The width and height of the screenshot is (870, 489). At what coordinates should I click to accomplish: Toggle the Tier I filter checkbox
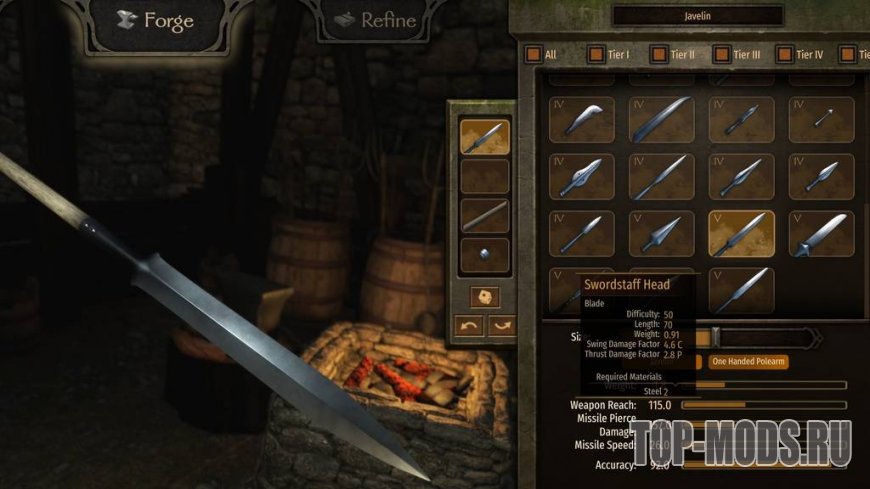pos(596,54)
